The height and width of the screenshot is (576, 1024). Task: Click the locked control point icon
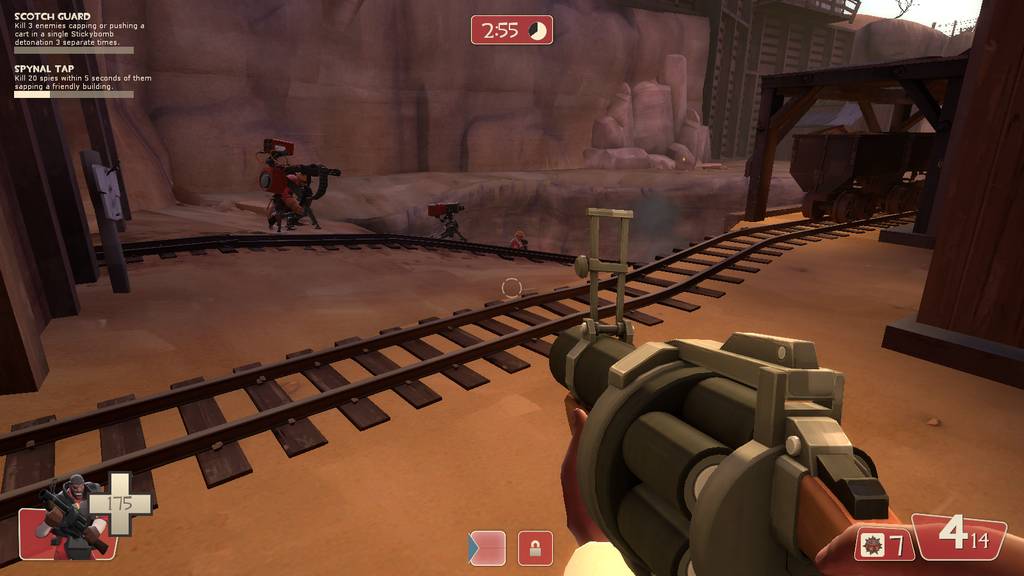tap(535, 548)
